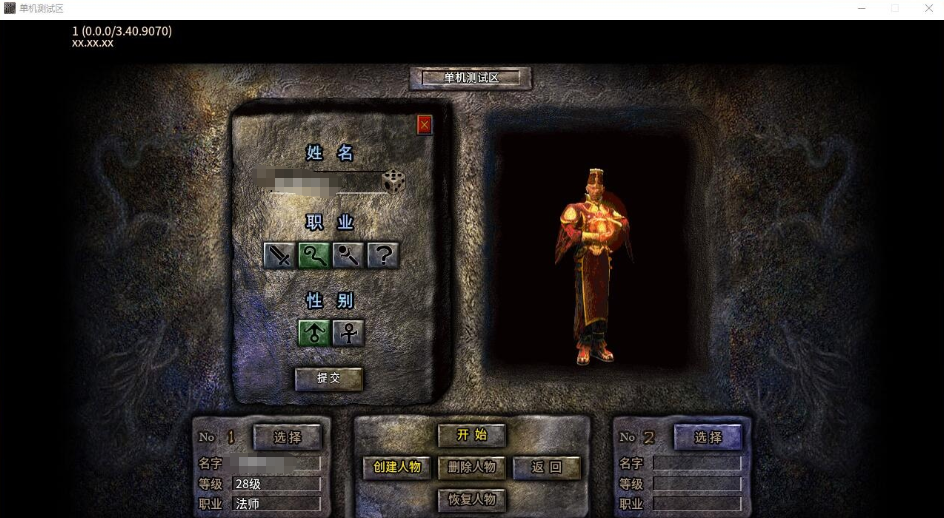
Task: Restore a character with 恢复人物
Action: tap(472, 499)
